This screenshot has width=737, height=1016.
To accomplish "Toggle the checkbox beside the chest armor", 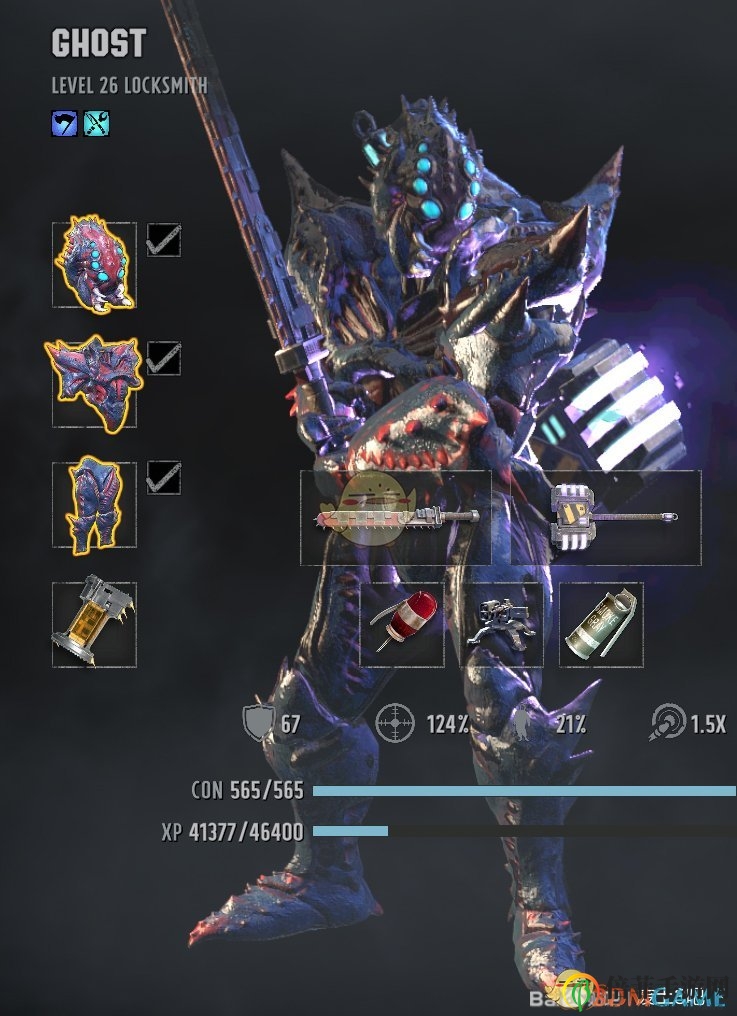I will [164, 358].
